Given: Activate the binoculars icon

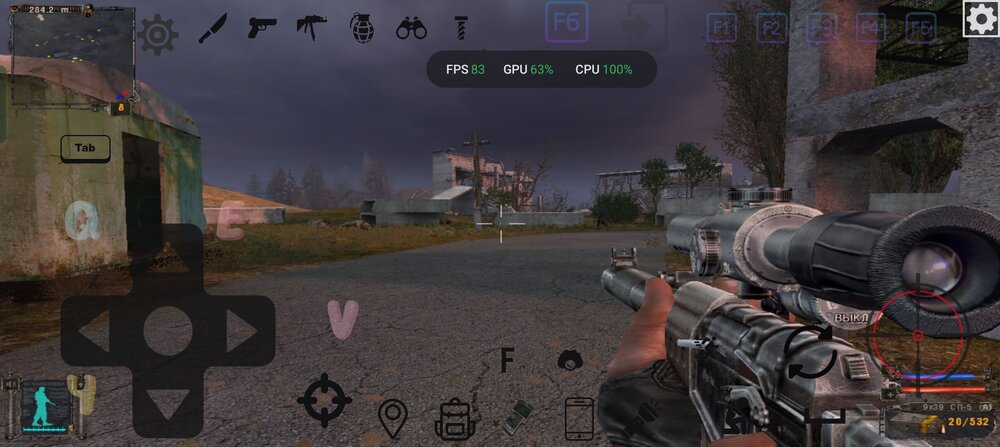Looking at the screenshot, I should 411,28.
